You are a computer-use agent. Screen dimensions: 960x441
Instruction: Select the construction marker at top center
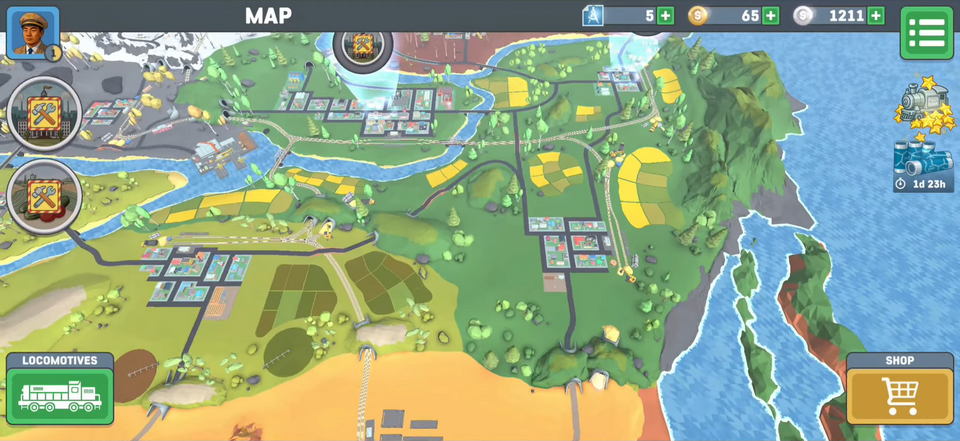click(x=362, y=46)
